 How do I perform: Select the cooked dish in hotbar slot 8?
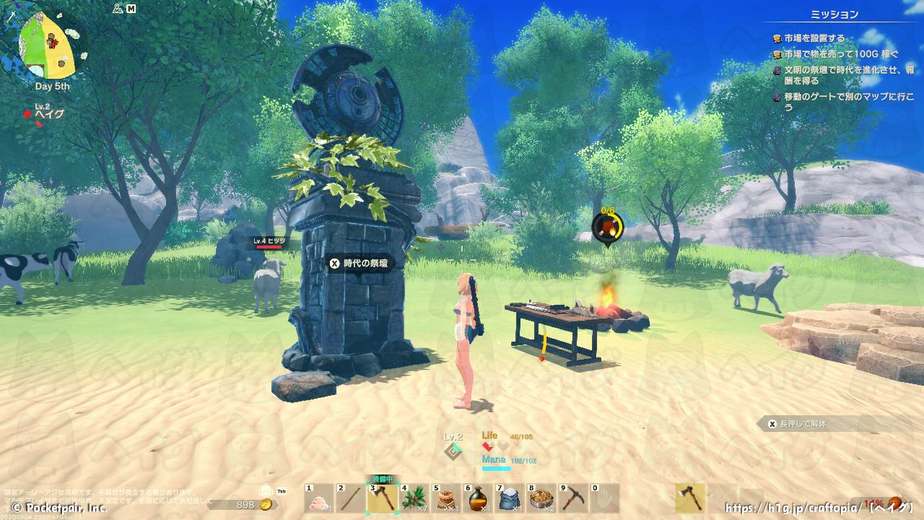541,498
